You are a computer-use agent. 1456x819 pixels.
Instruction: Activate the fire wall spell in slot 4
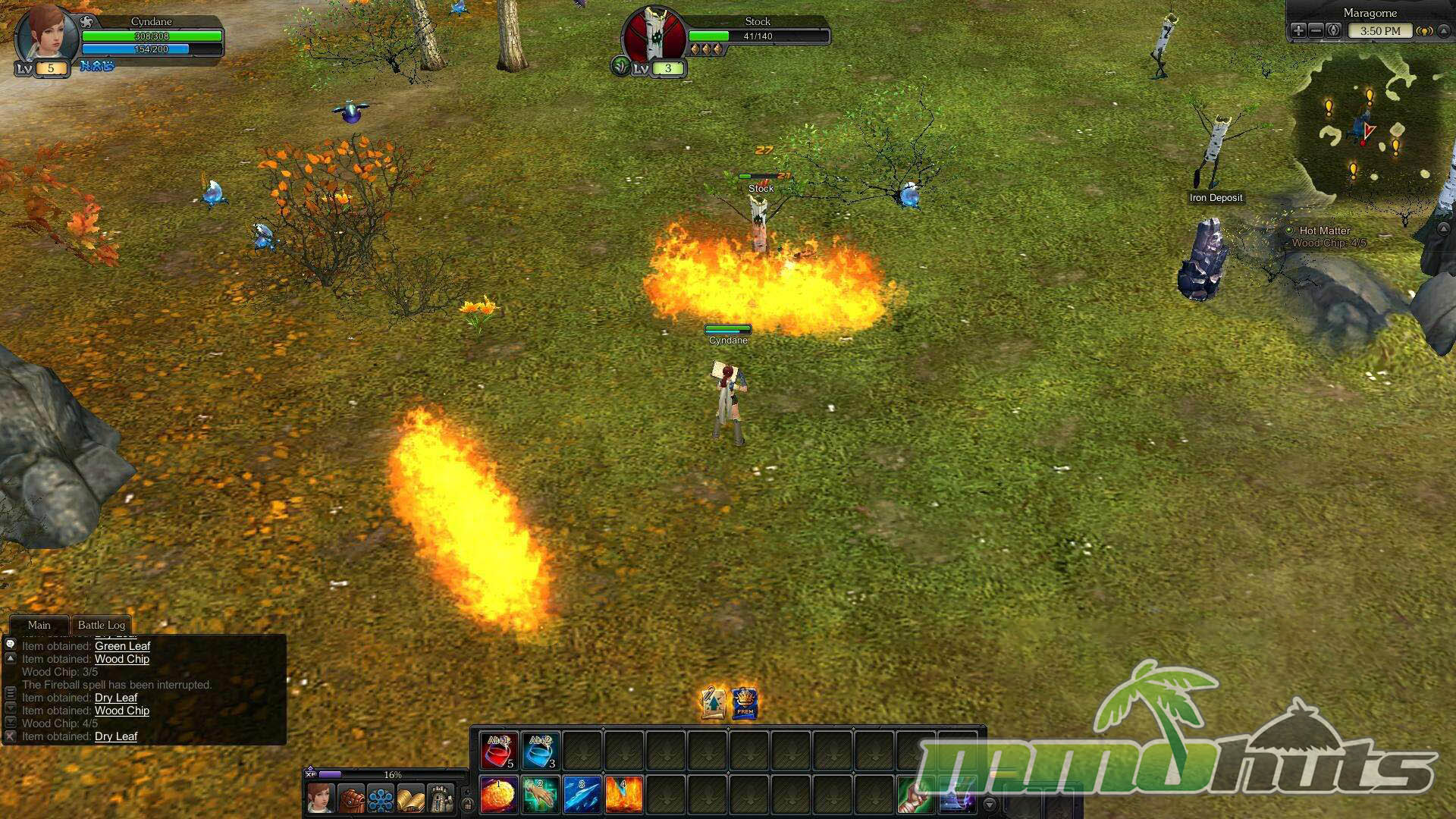[624, 795]
